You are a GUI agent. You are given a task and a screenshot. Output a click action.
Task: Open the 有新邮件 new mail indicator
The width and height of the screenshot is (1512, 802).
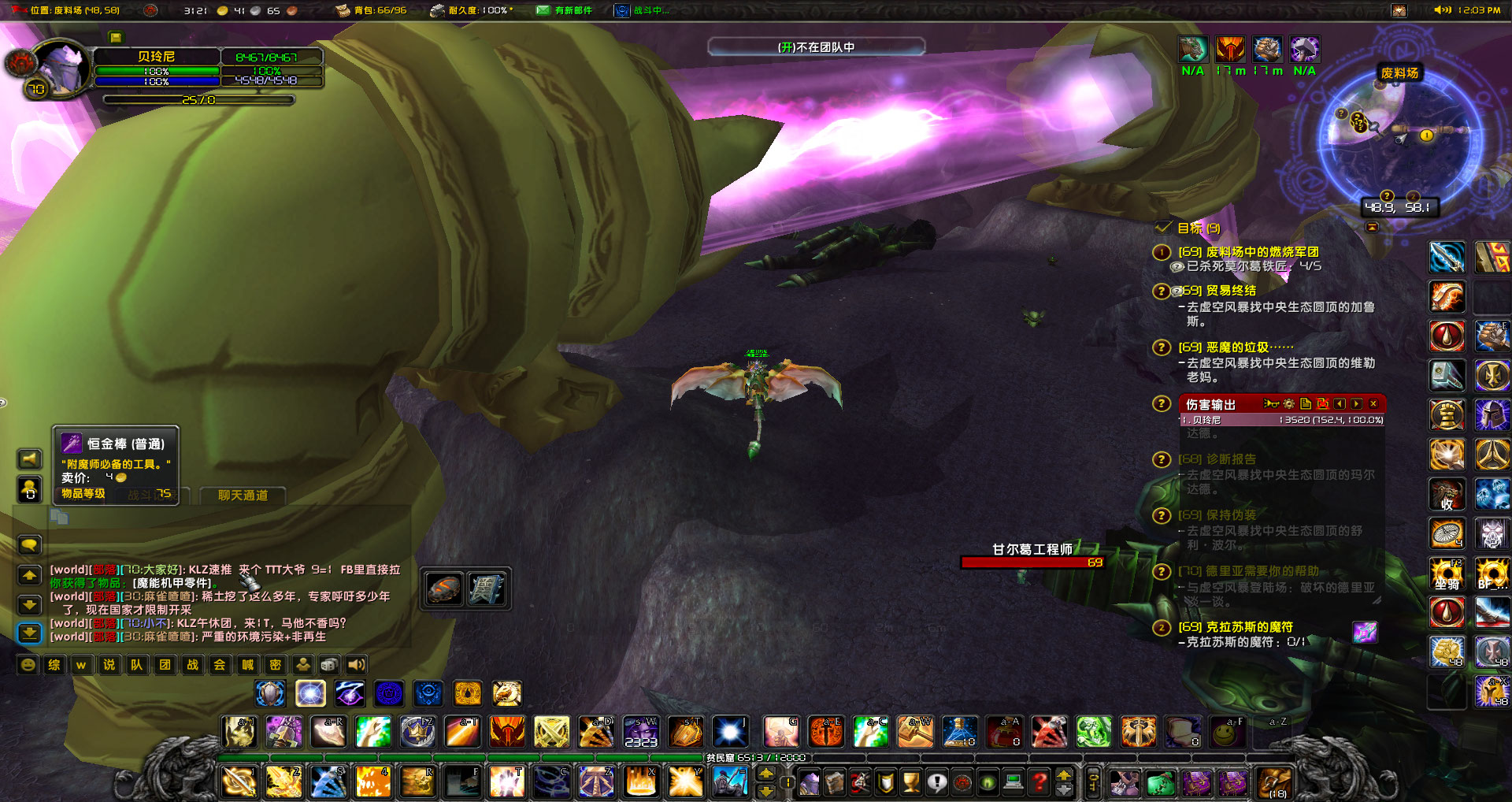[x=565, y=10]
